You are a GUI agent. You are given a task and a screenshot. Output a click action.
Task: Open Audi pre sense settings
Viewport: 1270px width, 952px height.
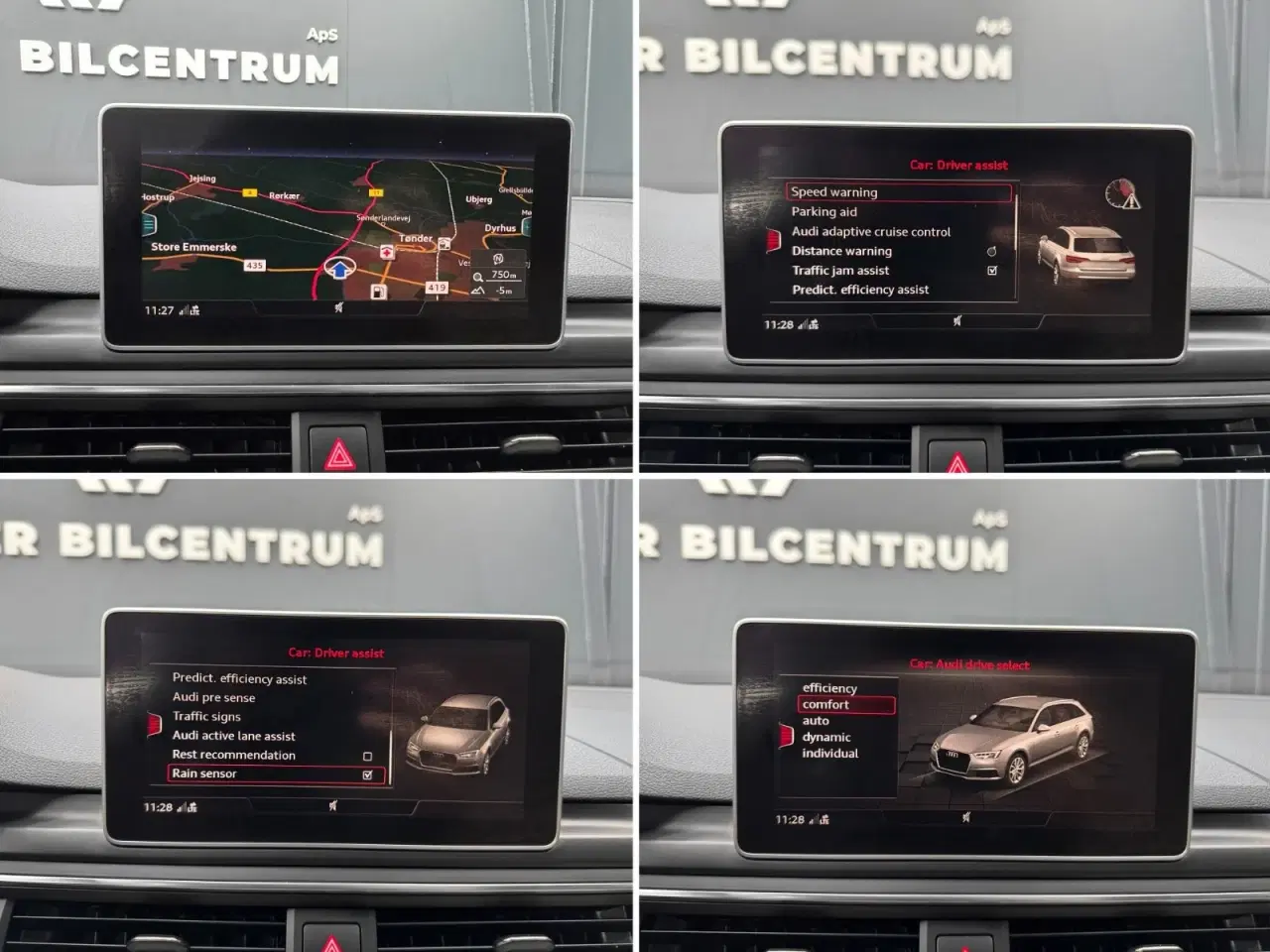tap(214, 697)
